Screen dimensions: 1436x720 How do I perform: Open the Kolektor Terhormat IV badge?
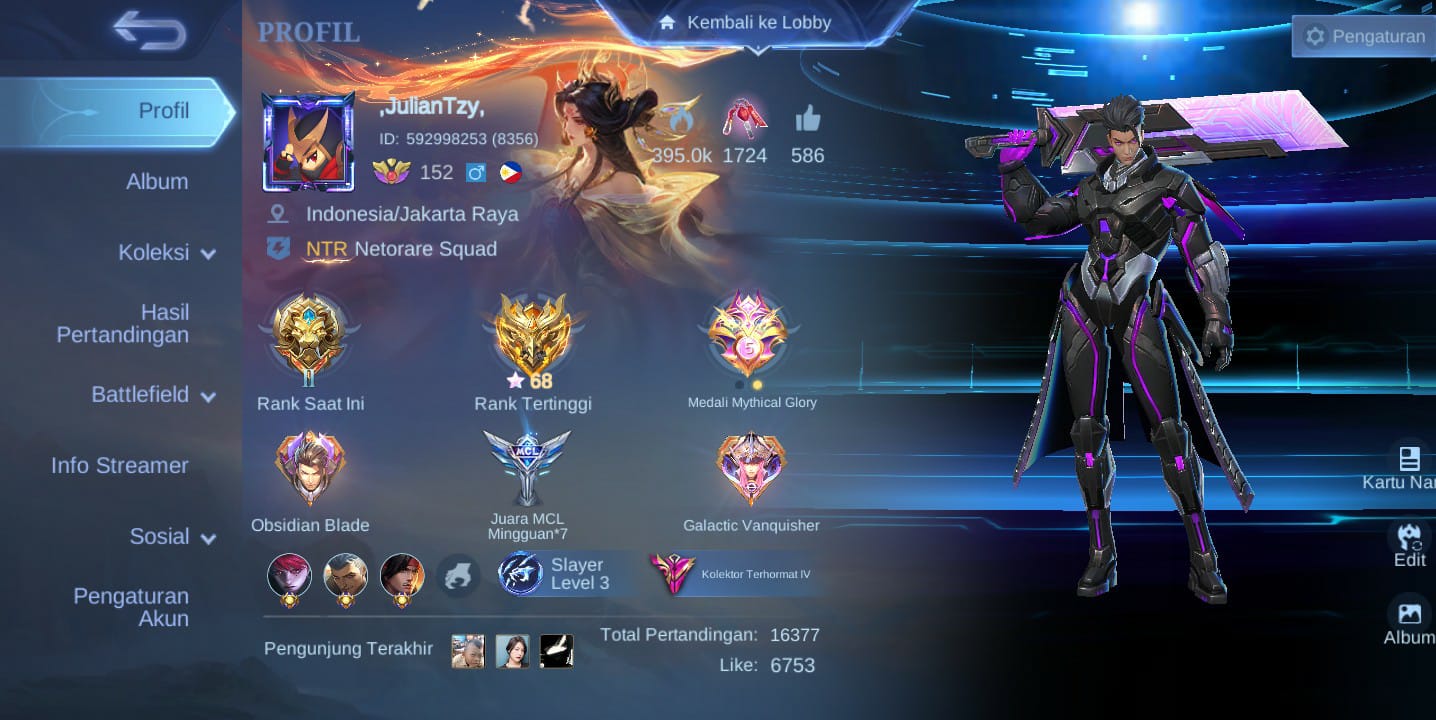(737, 574)
